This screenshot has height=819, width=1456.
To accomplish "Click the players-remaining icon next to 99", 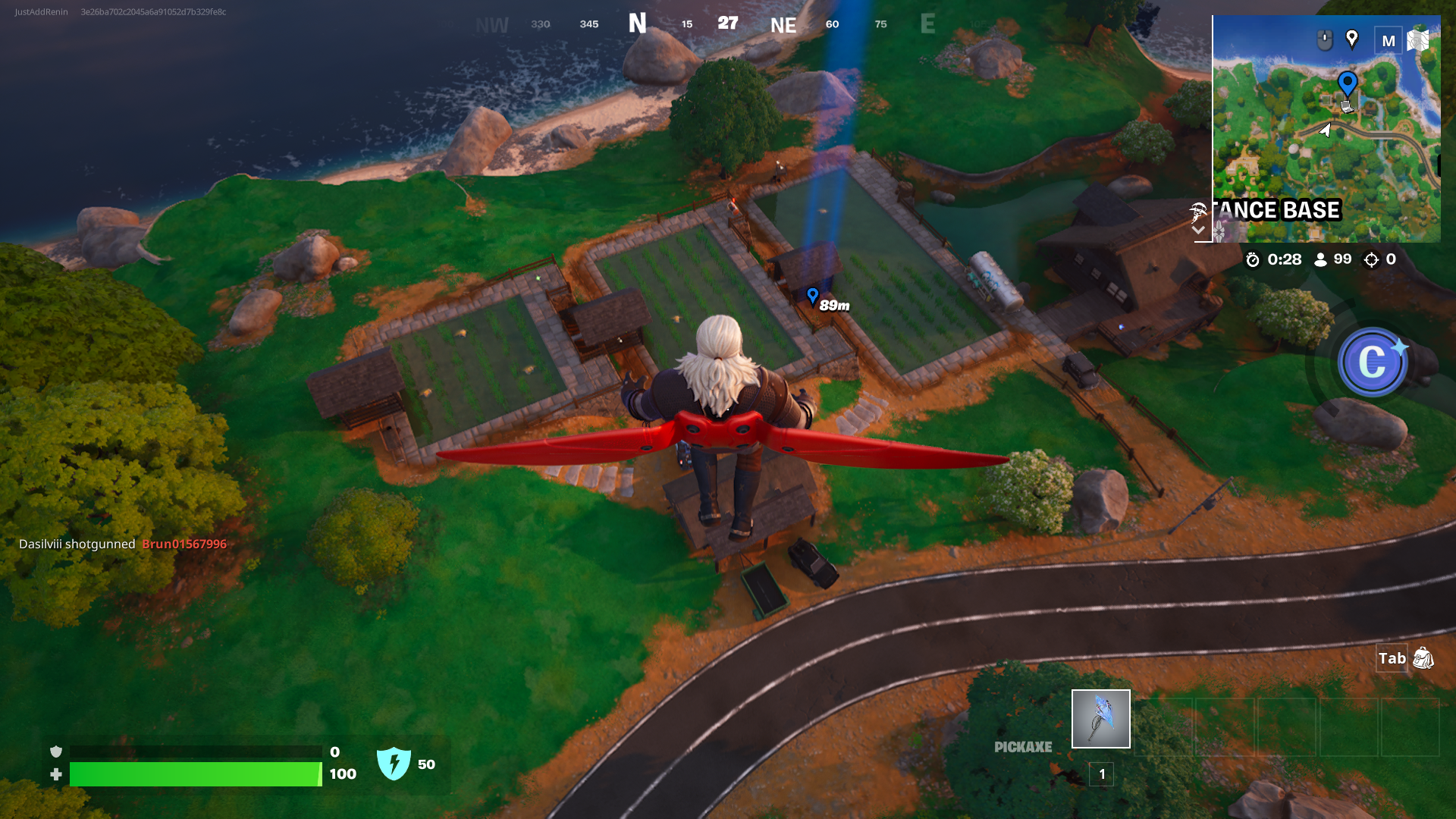I will [x=1321, y=259].
